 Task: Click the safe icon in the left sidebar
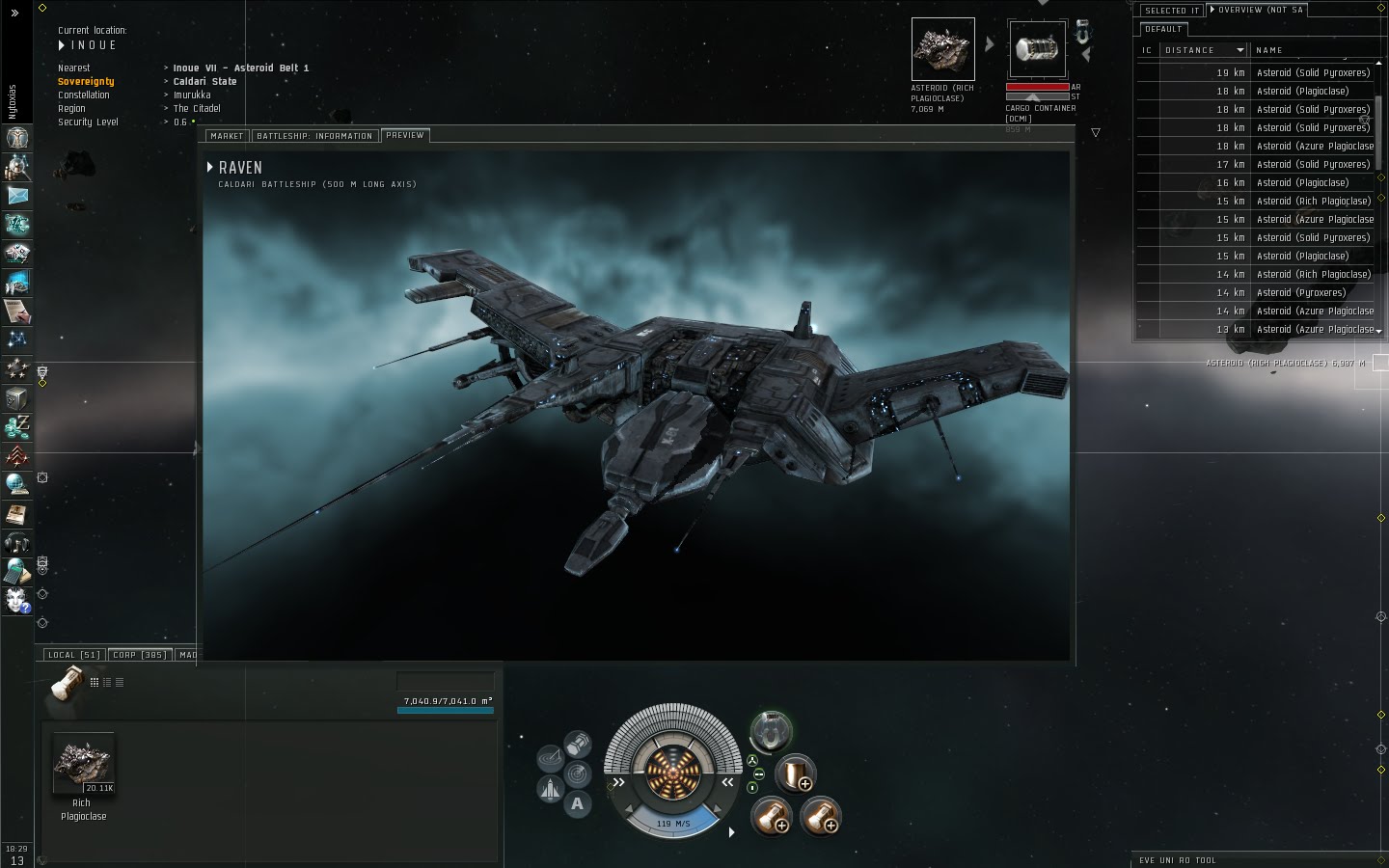(16, 398)
